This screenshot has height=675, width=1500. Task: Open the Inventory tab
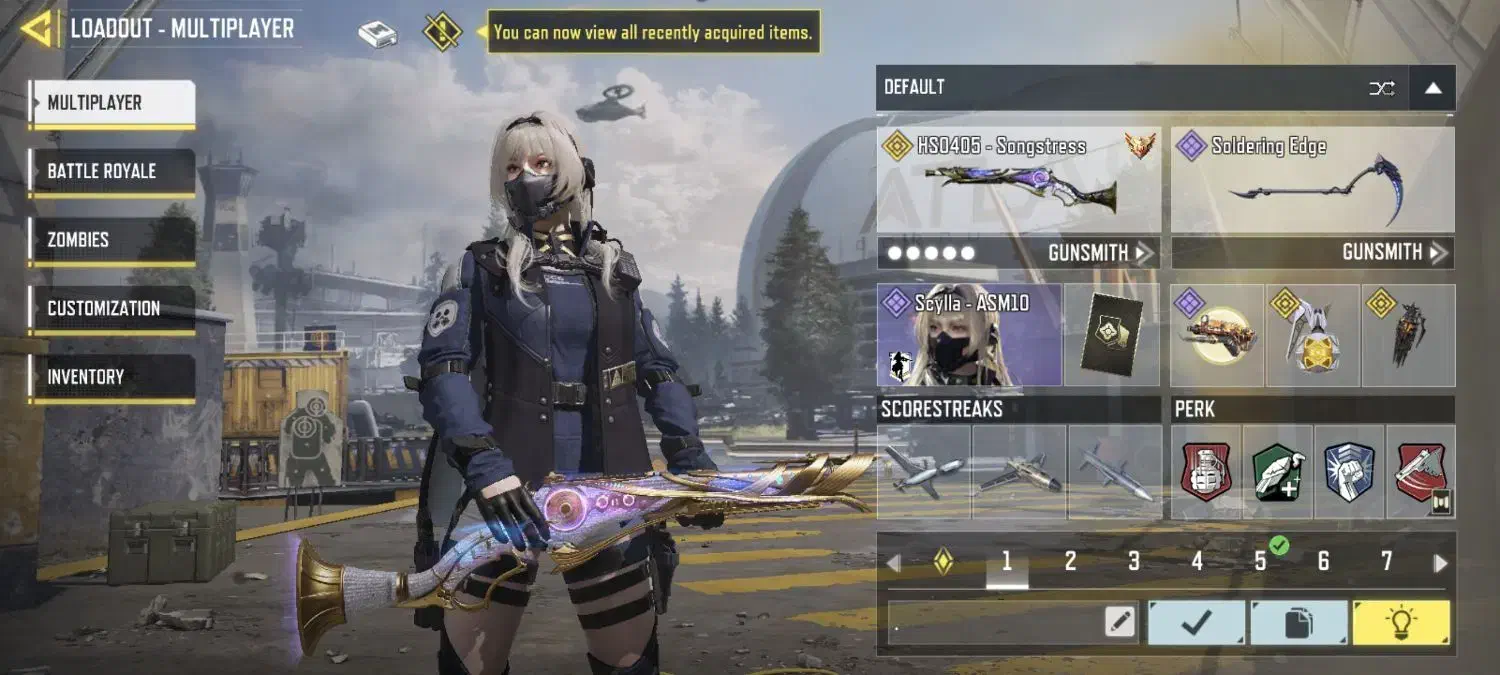tap(111, 377)
